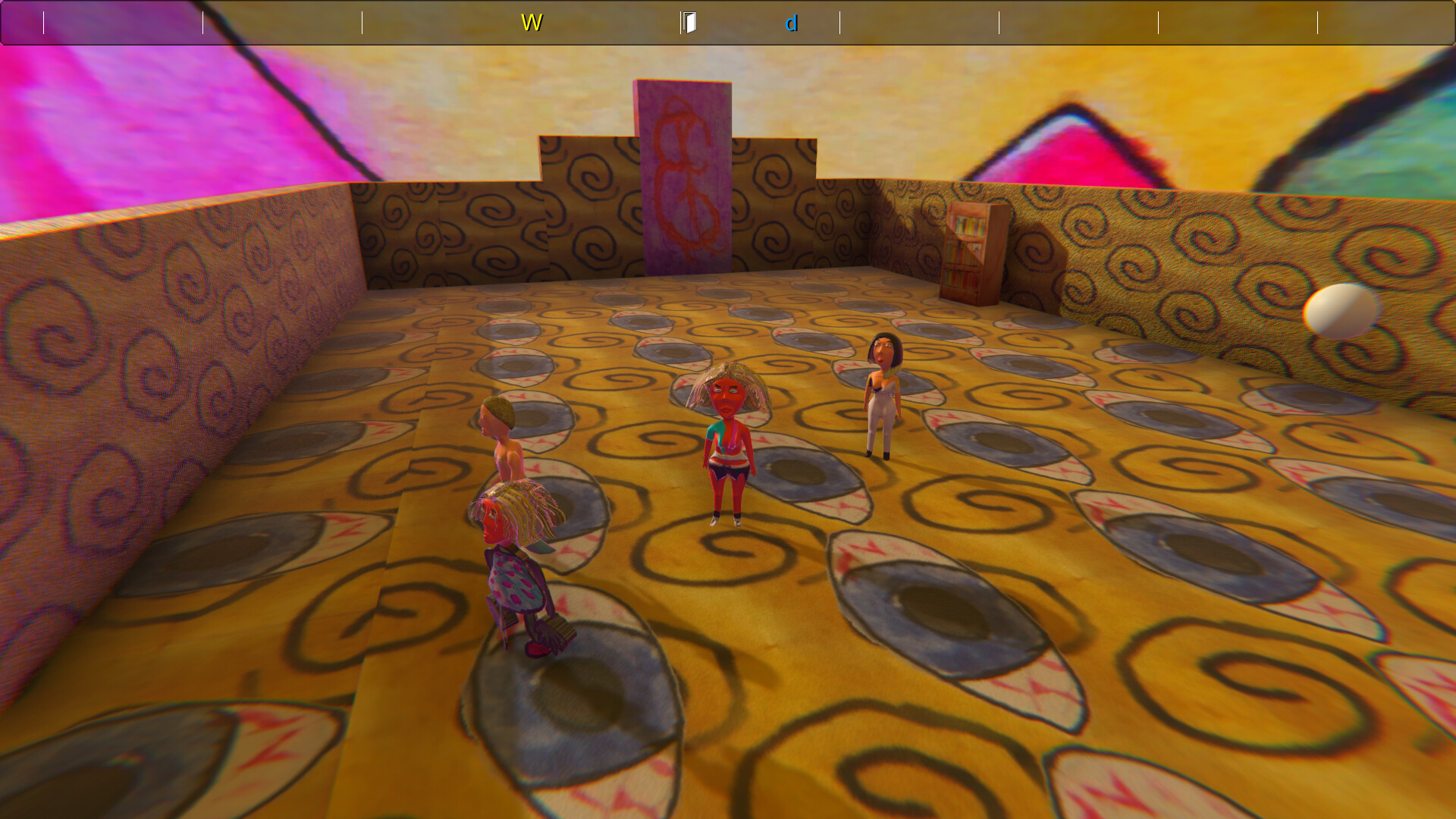This screenshot has width=1456, height=819.
Task: Click the leftmost purple hotbar slot
Action: [x=23, y=22]
